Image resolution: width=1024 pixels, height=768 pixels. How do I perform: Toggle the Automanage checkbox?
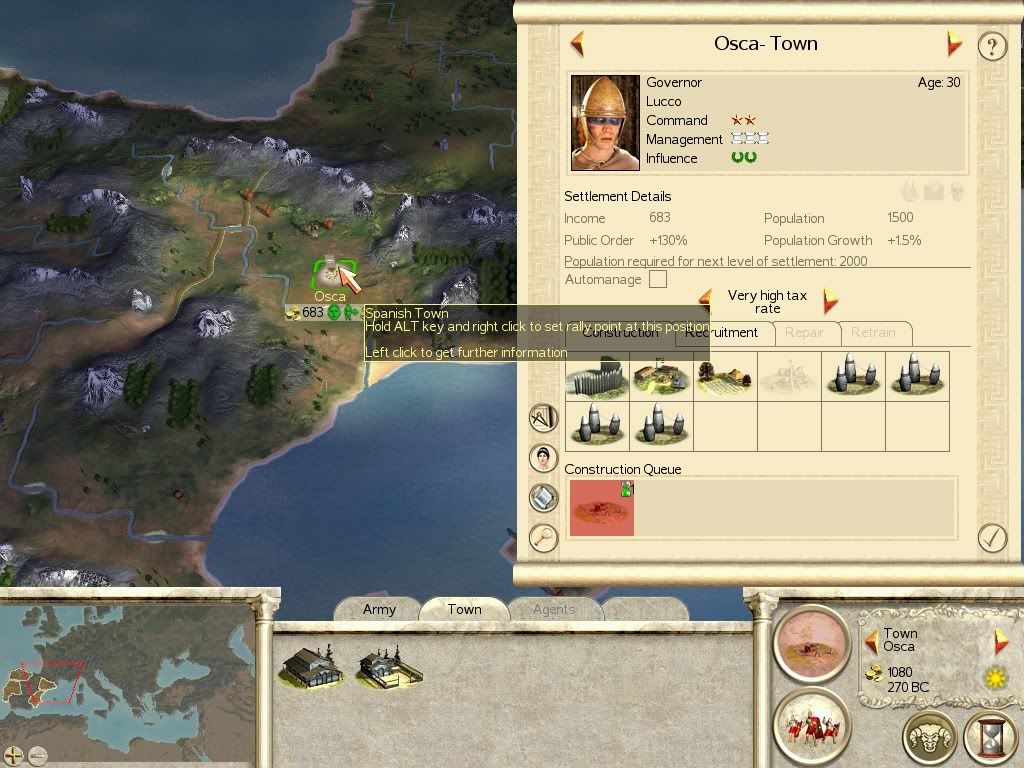[x=658, y=280]
